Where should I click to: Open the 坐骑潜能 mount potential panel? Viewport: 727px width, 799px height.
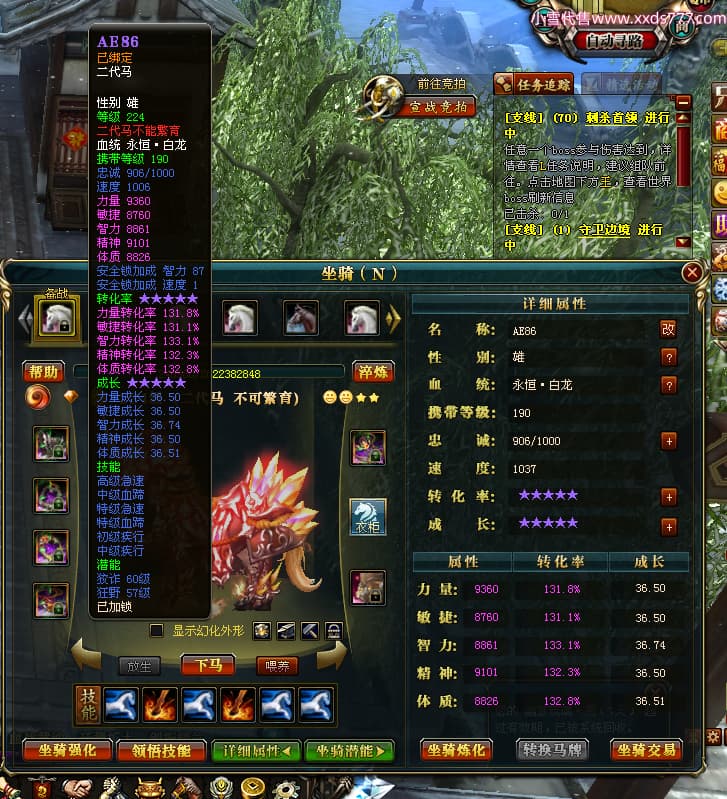pyautogui.click(x=349, y=750)
